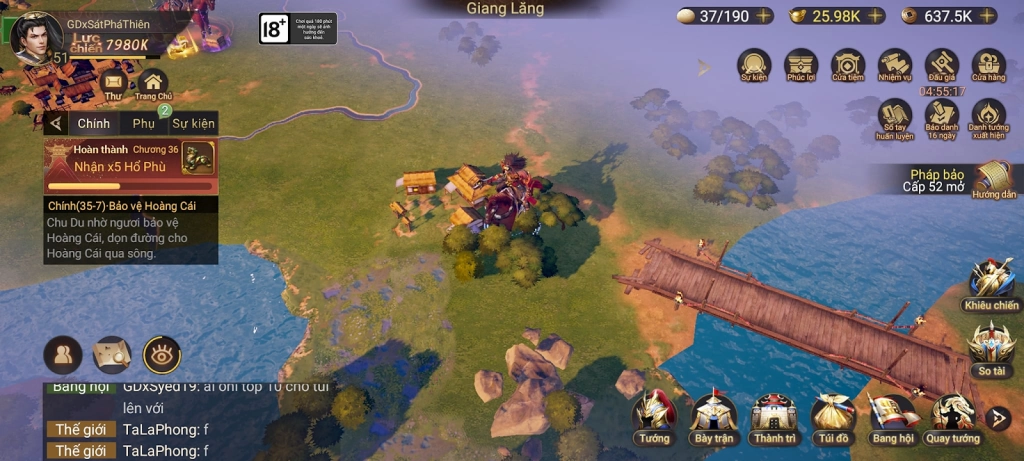Add more gold ingots with plus button
The width and height of the screenshot is (1024, 461).
tap(875, 16)
